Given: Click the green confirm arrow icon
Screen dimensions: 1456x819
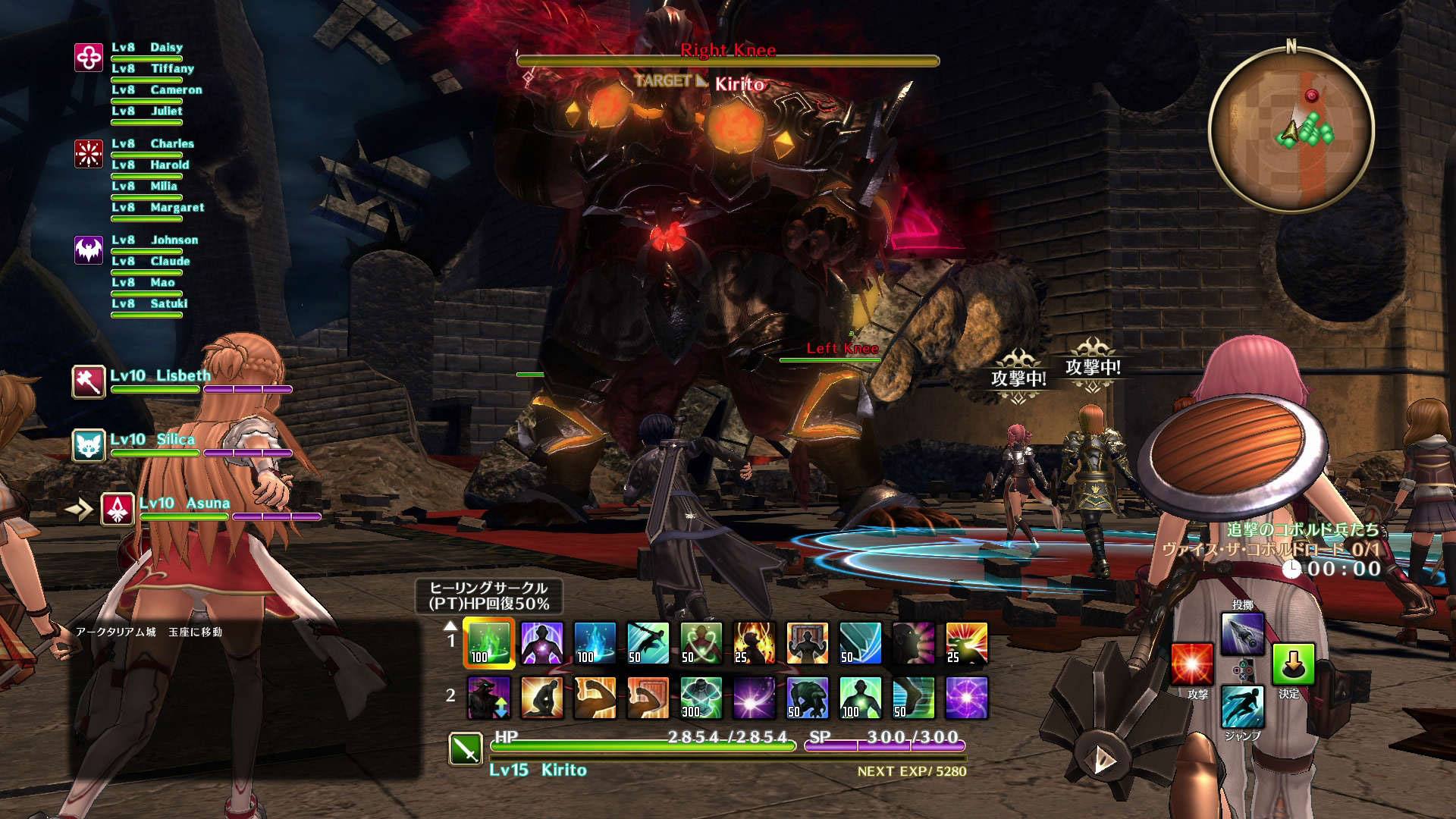Looking at the screenshot, I should (1293, 664).
